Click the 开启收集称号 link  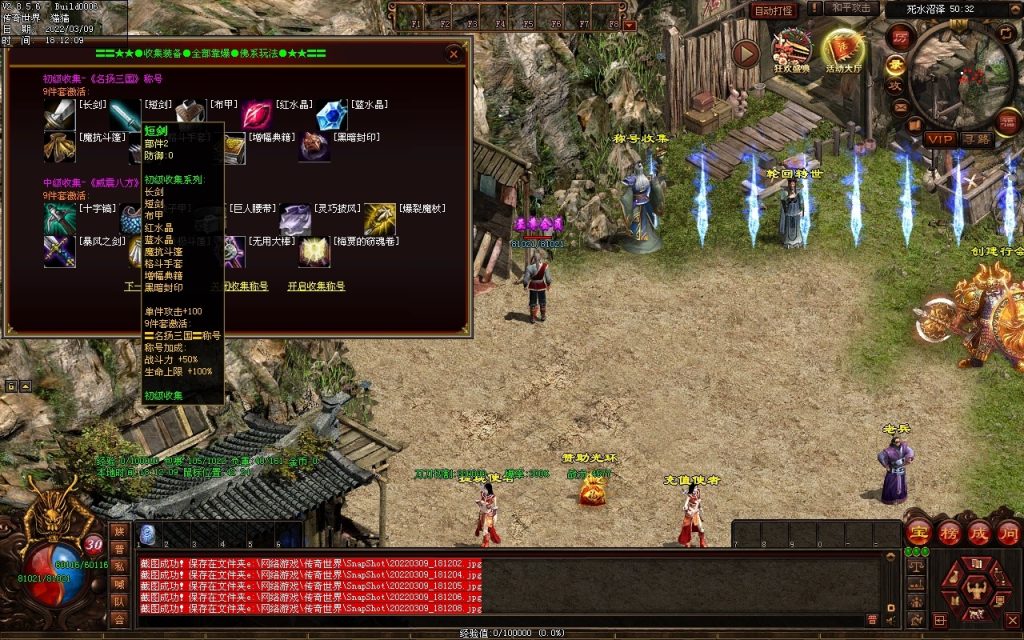click(x=316, y=286)
